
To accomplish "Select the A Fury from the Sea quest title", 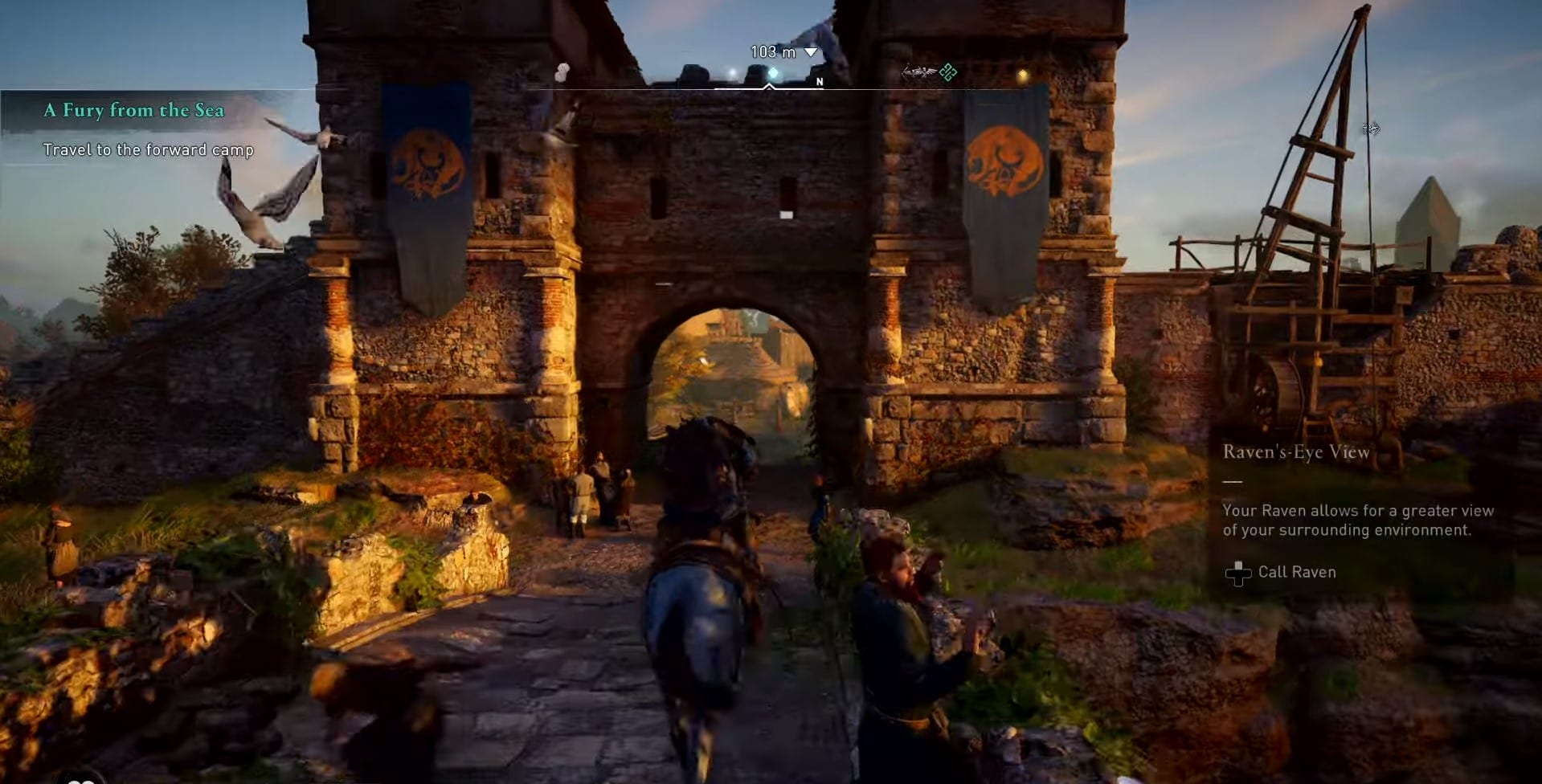I will click(133, 110).
